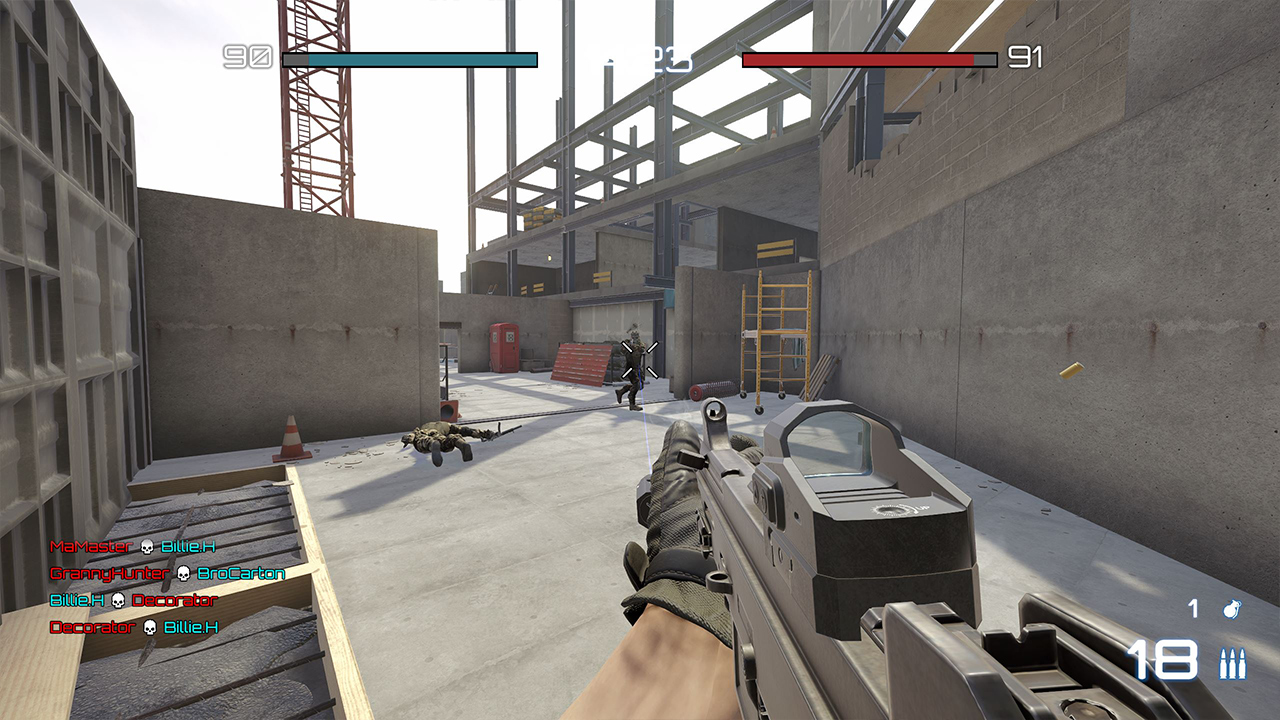Select the triple bullet ammo icon

[1233, 663]
